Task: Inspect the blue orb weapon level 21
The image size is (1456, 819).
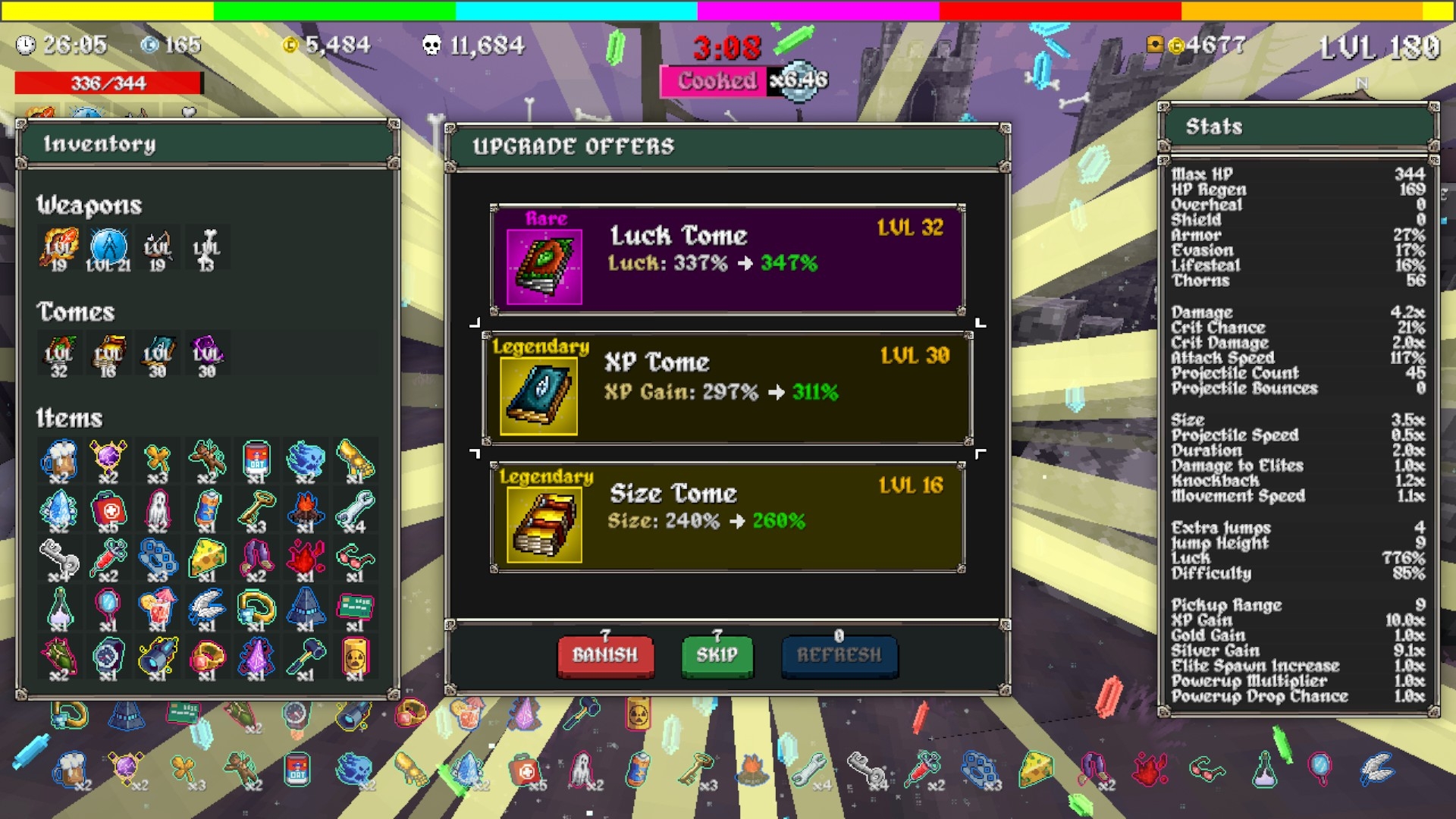Action: [108, 248]
